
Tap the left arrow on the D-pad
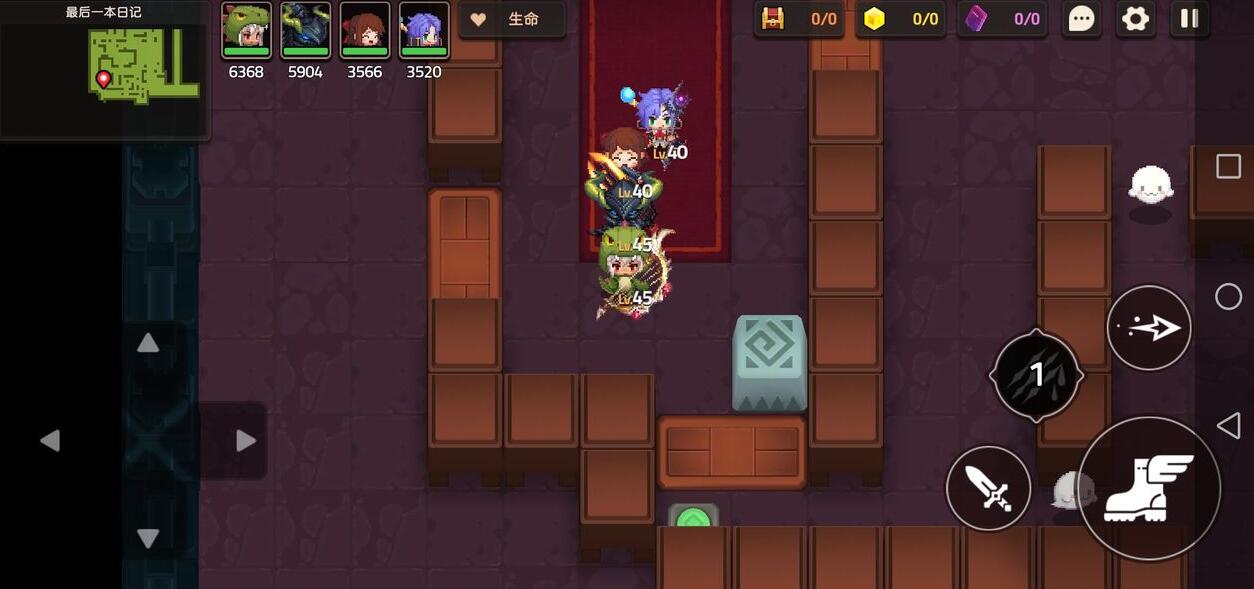click(50, 441)
